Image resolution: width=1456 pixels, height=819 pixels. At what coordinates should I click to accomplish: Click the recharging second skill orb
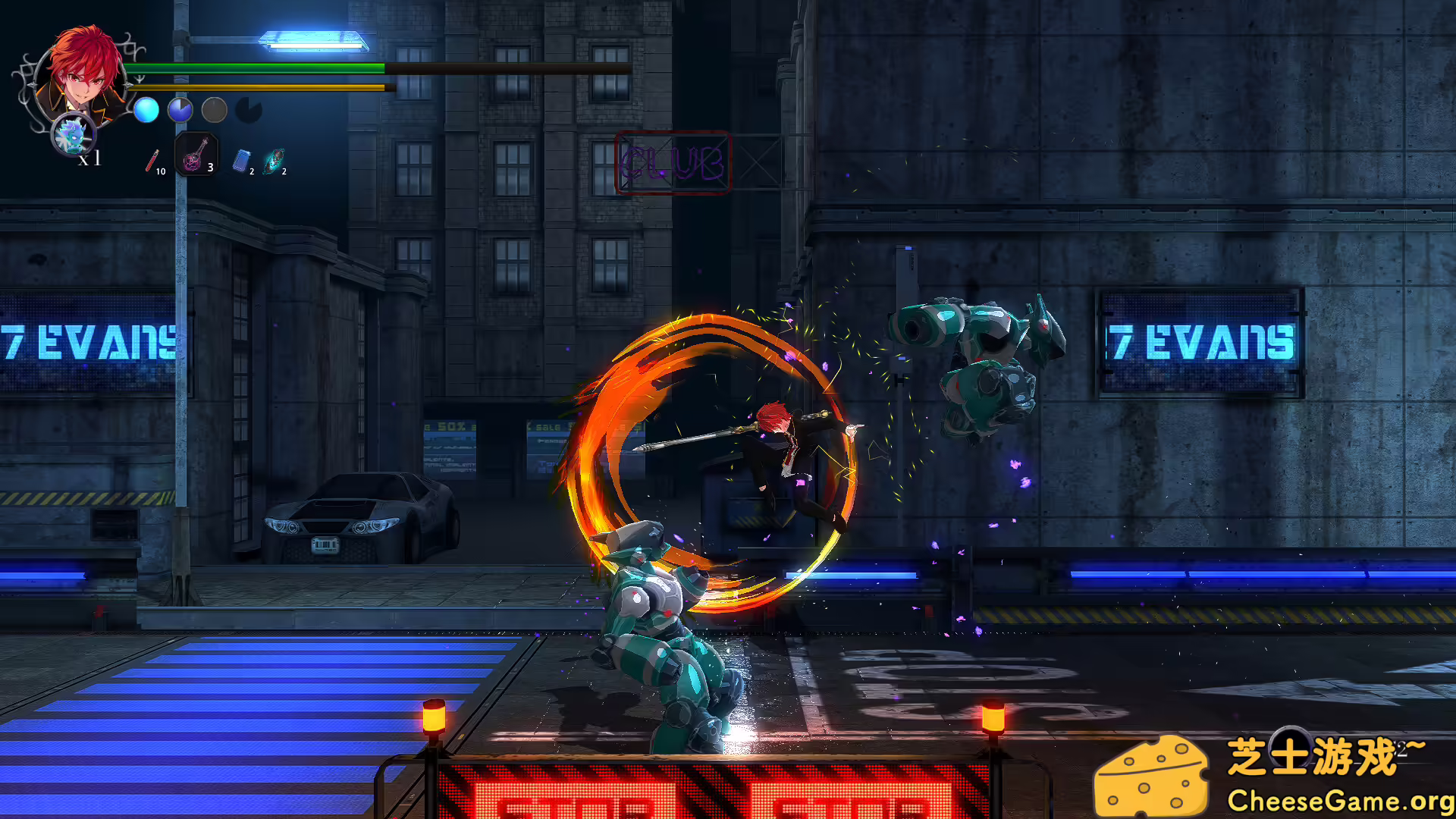[x=180, y=110]
